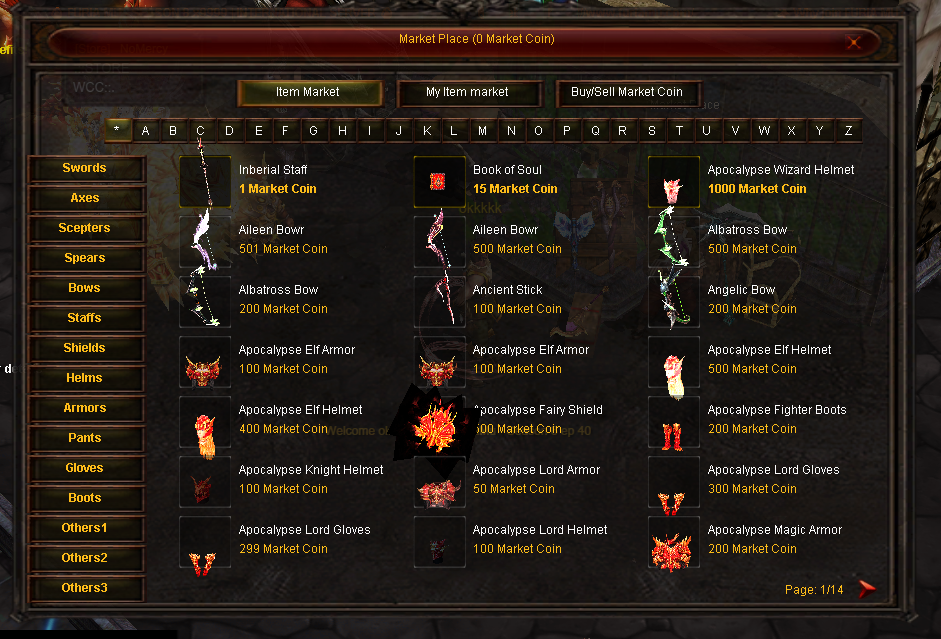This screenshot has height=639, width=941.
Task: Go to the next page with red arrow
Action: point(866,589)
